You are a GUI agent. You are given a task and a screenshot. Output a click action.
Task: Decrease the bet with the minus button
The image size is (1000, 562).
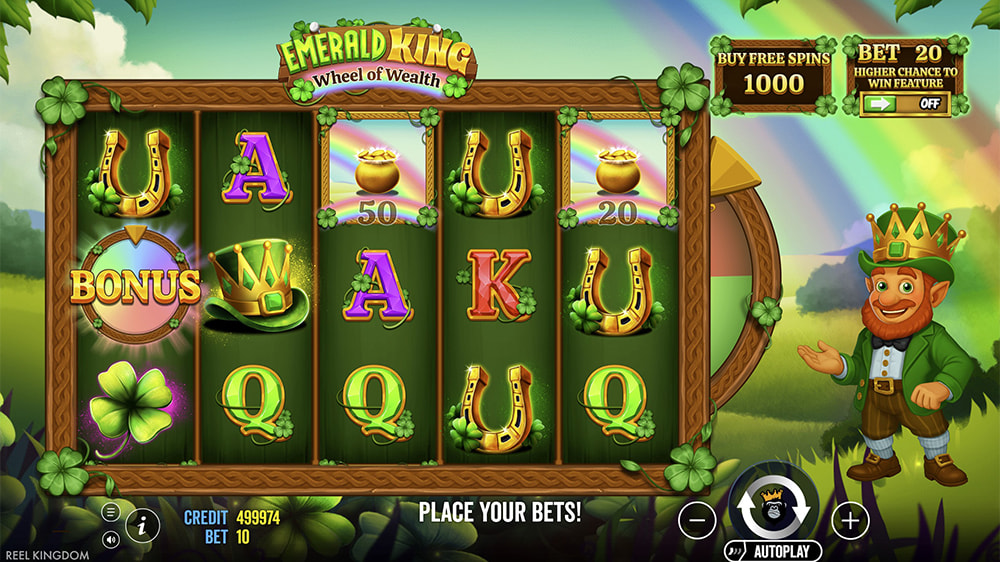(698, 520)
